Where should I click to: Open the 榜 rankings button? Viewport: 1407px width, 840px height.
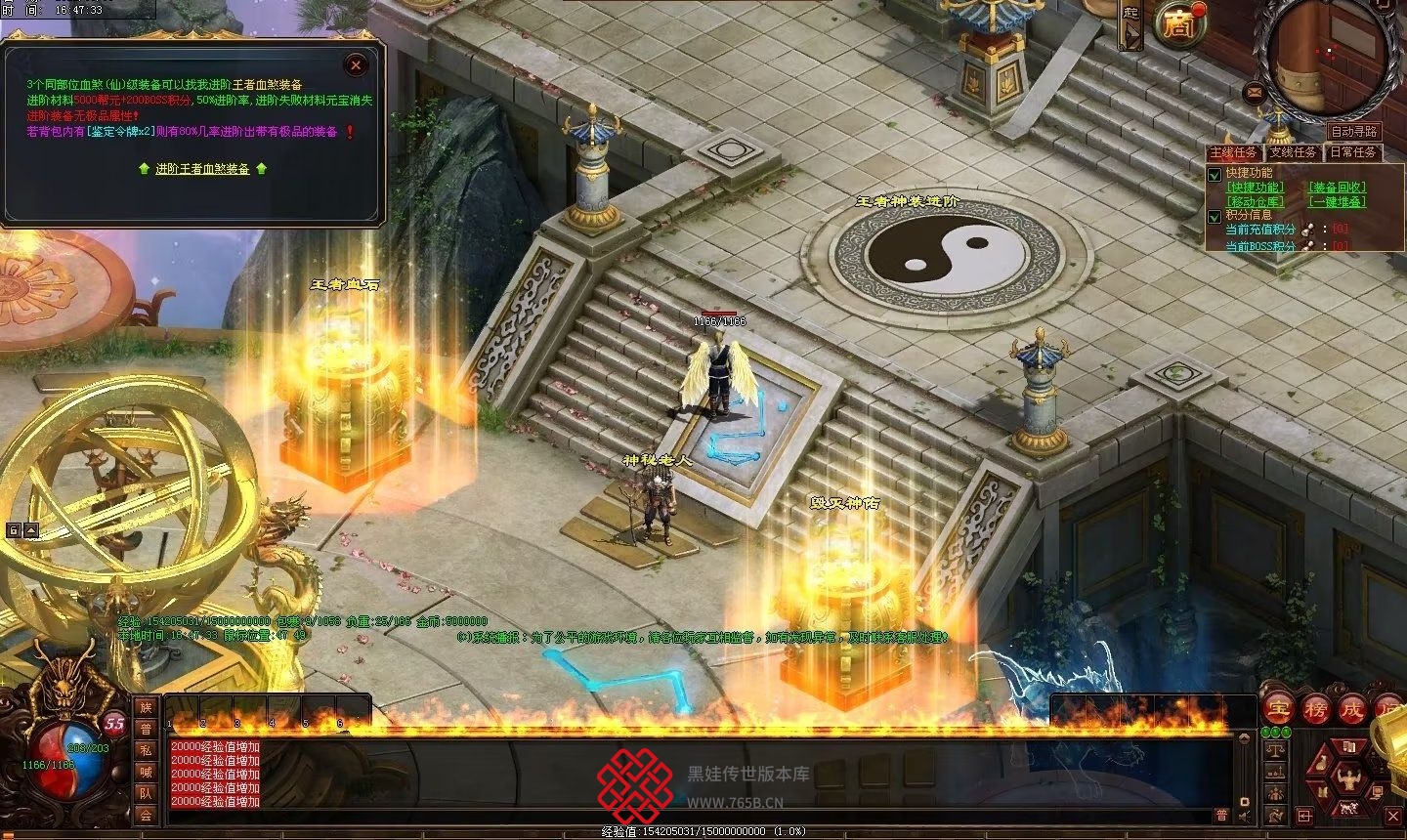[1316, 709]
